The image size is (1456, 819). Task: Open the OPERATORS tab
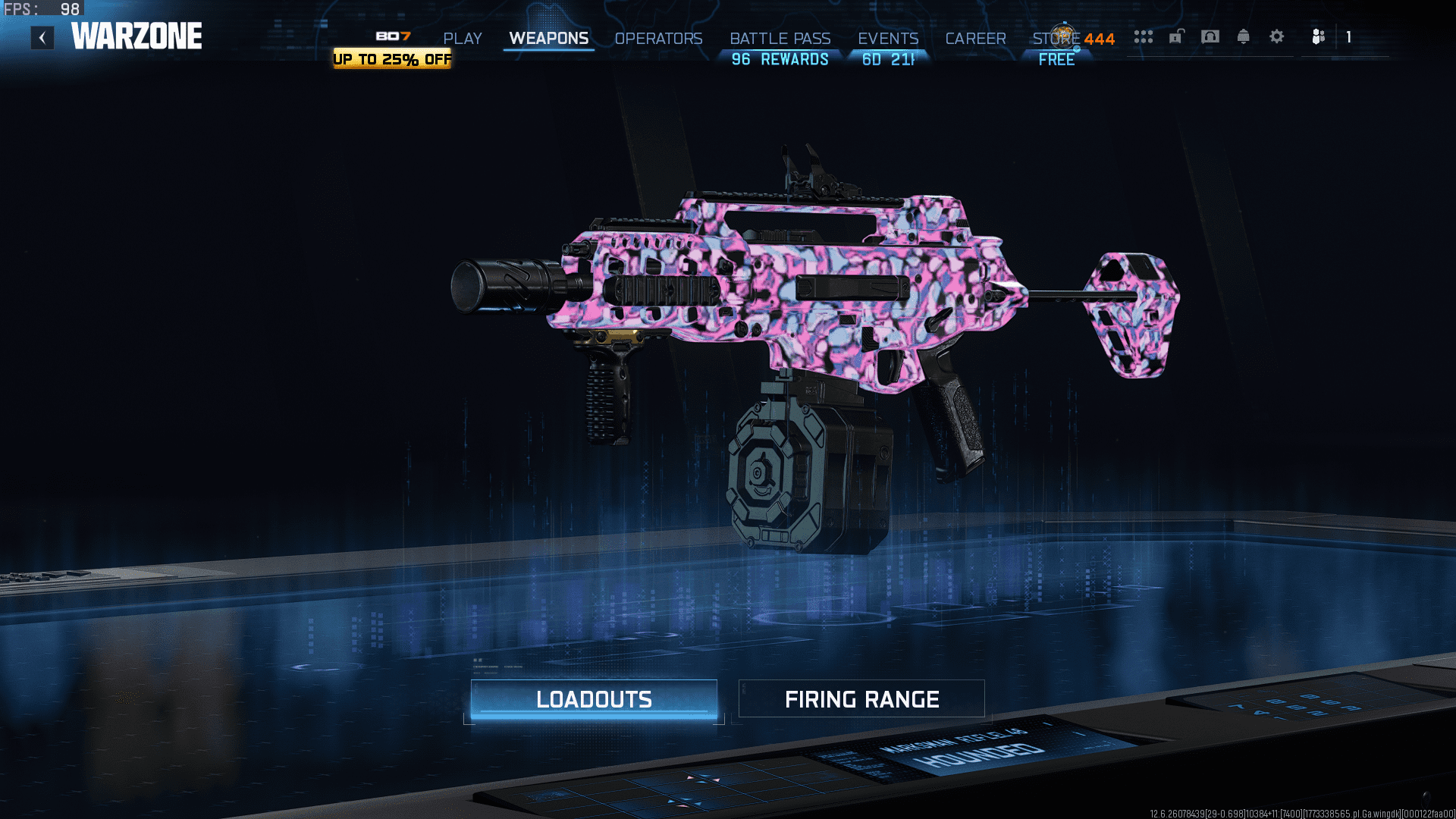point(658,38)
